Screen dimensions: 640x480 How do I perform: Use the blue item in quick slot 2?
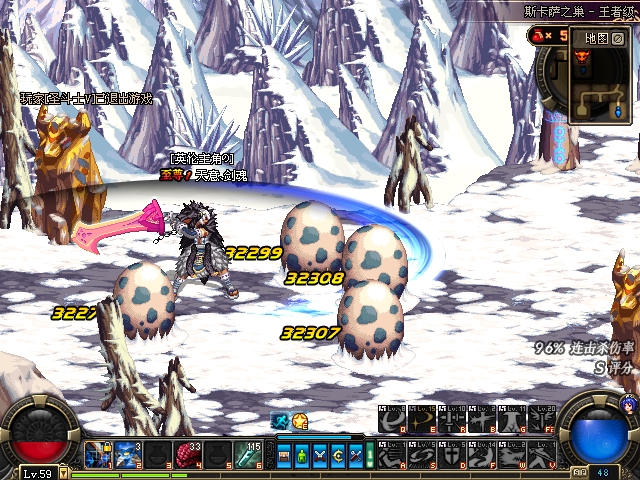[x=128, y=456]
